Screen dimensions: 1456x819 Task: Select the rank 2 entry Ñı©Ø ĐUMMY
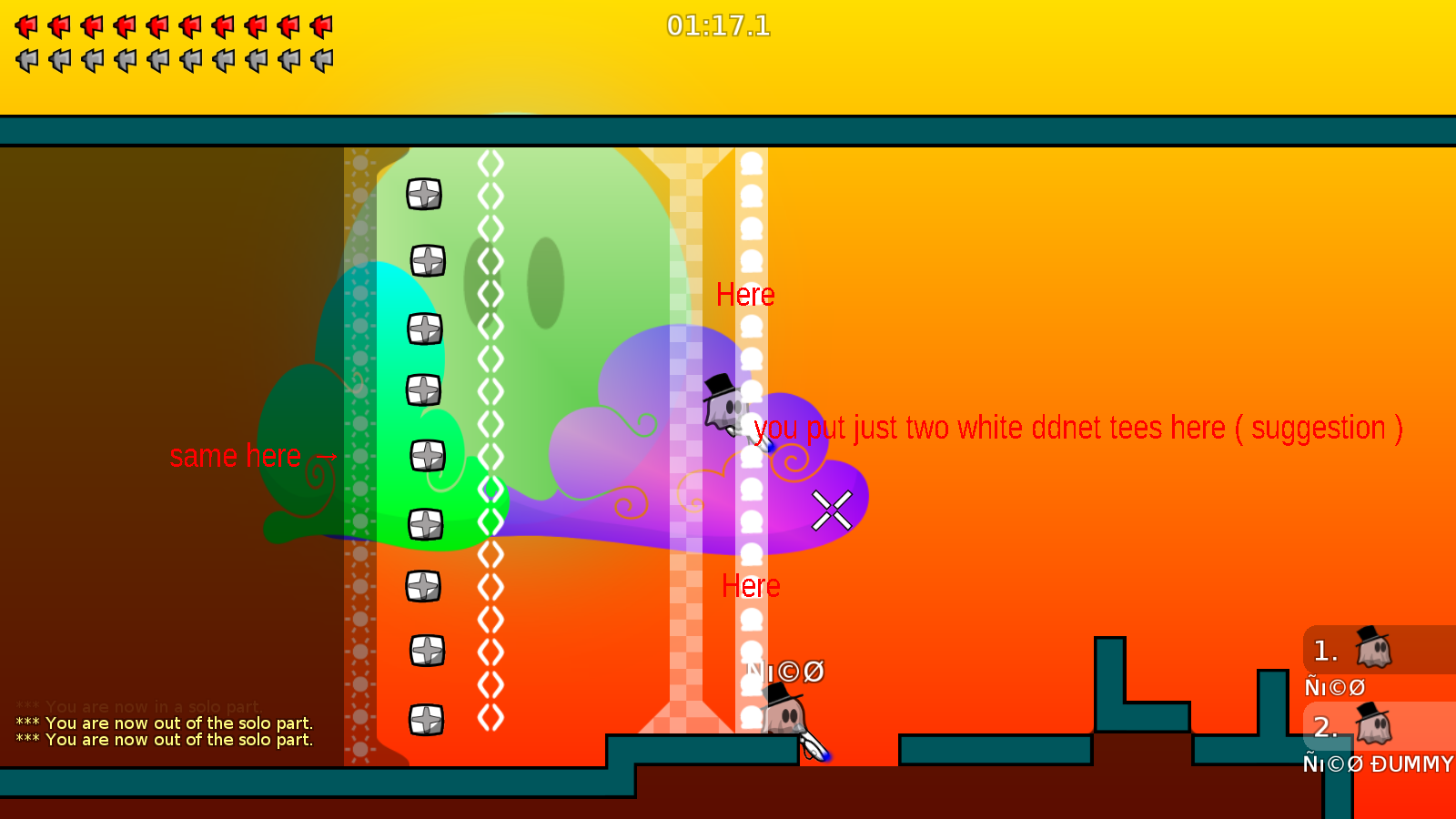[x=1374, y=764]
